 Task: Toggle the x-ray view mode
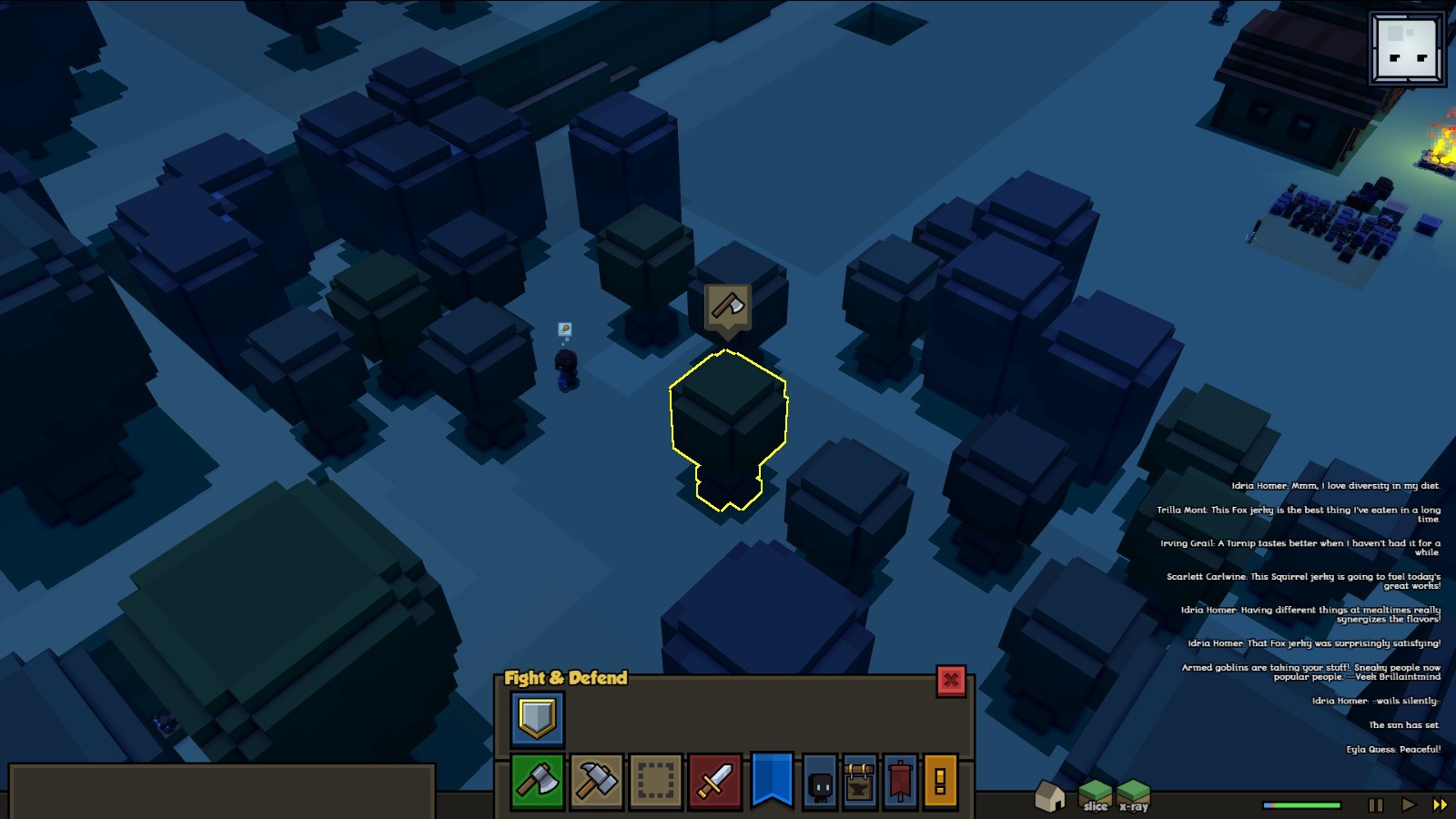[1134, 795]
